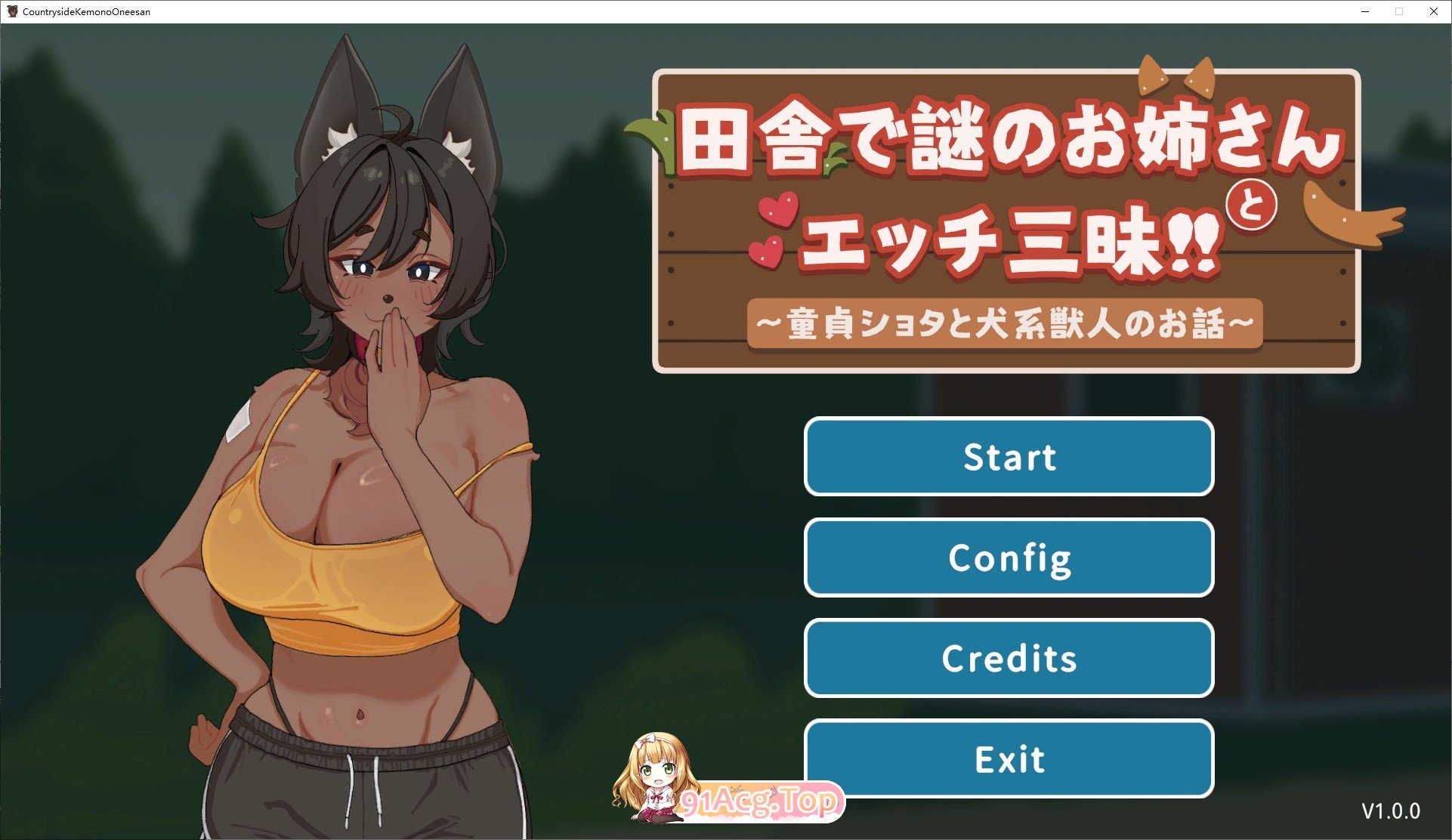Show the Credits screen
The width and height of the screenshot is (1452, 840).
[x=1009, y=658]
